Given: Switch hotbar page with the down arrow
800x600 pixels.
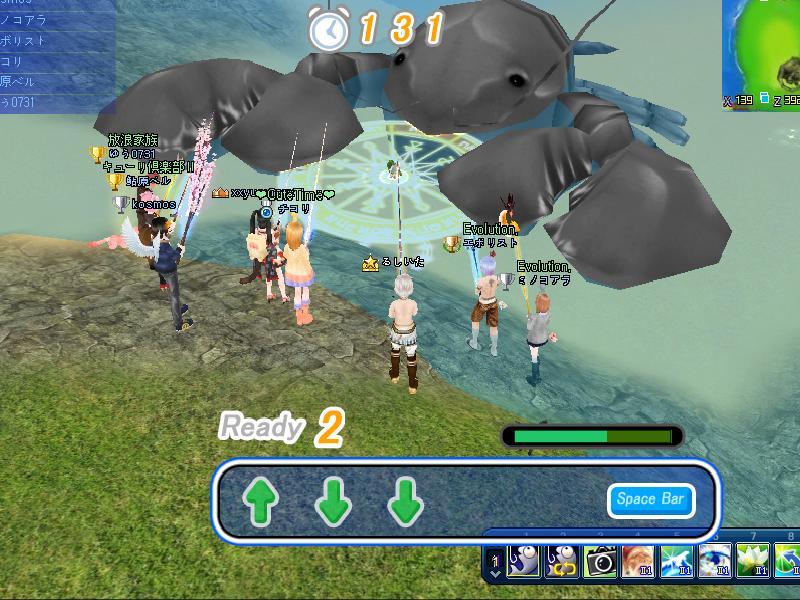Looking at the screenshot, I should [x=496, y=574].
